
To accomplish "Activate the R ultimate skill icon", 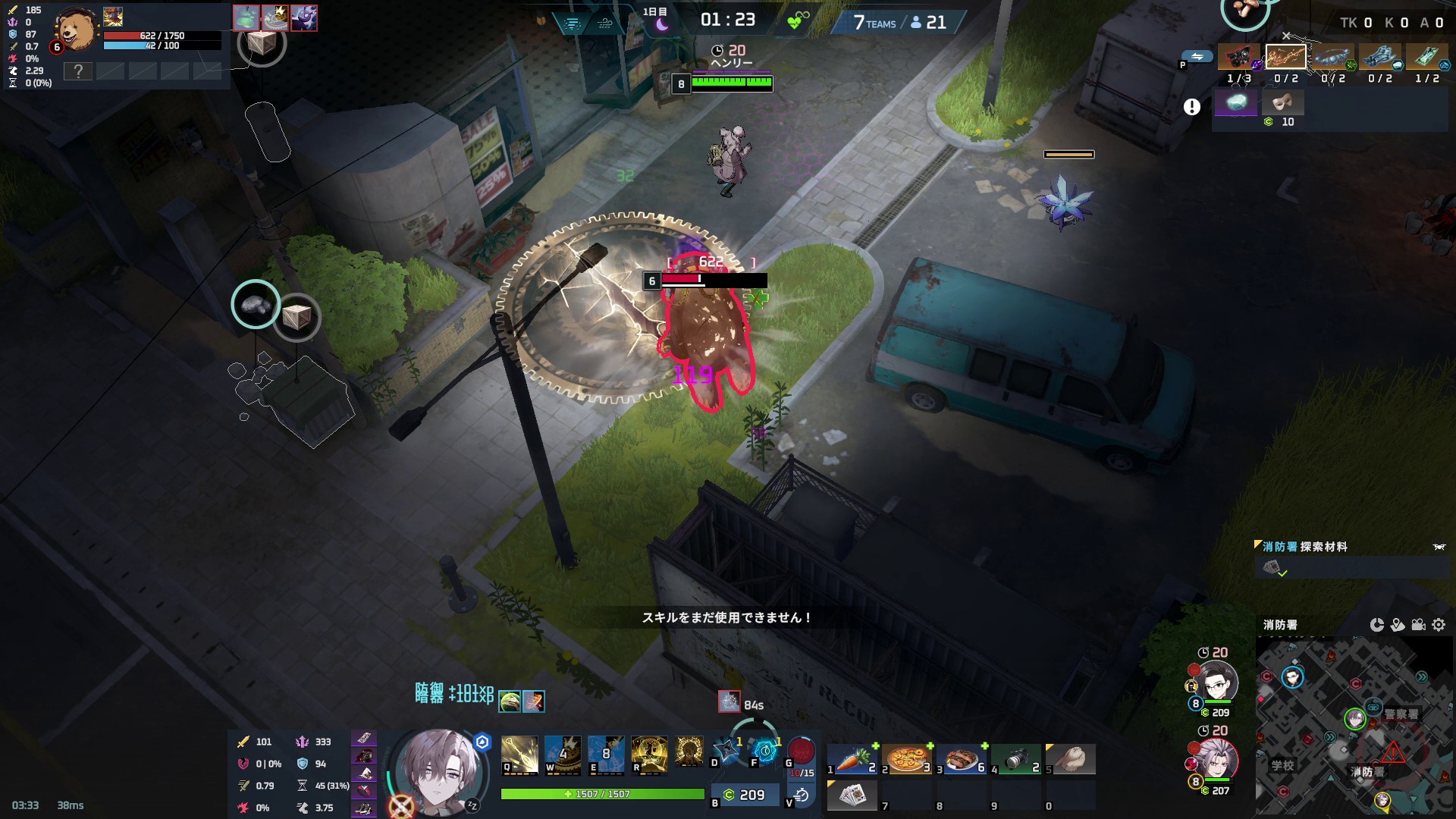I will (649, 754).
